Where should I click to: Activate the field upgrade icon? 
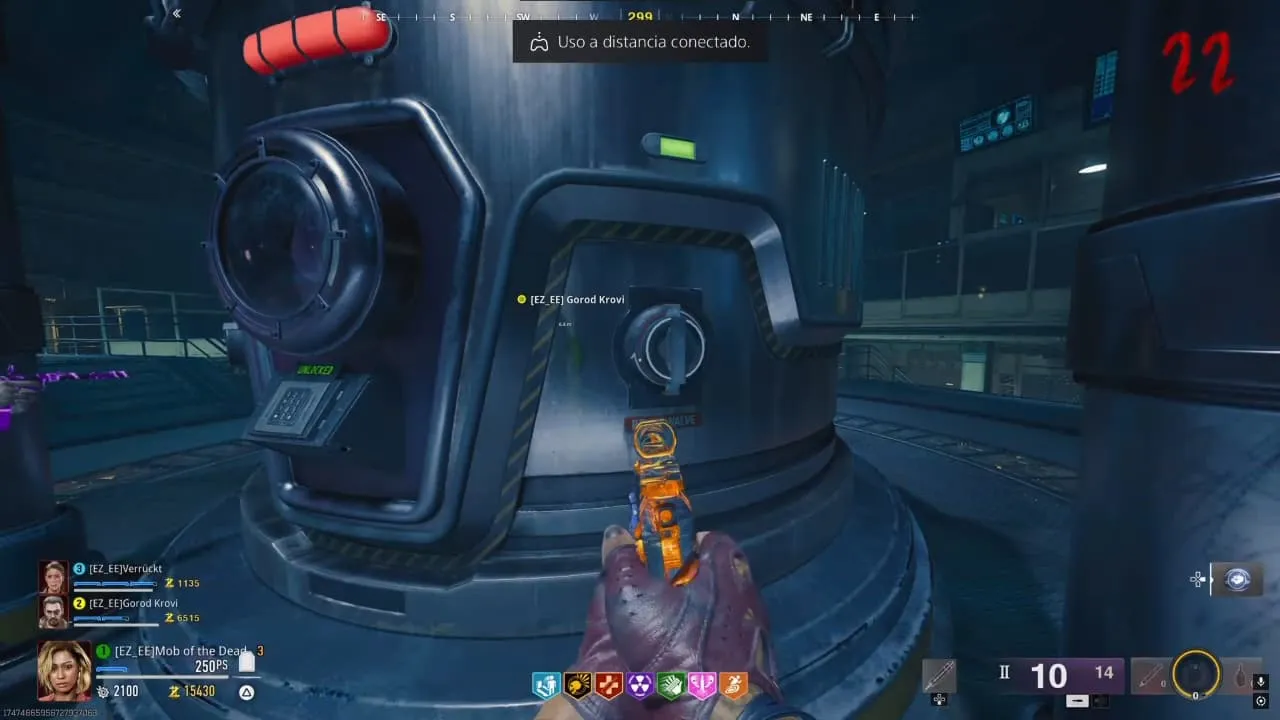coord(1236,579)
